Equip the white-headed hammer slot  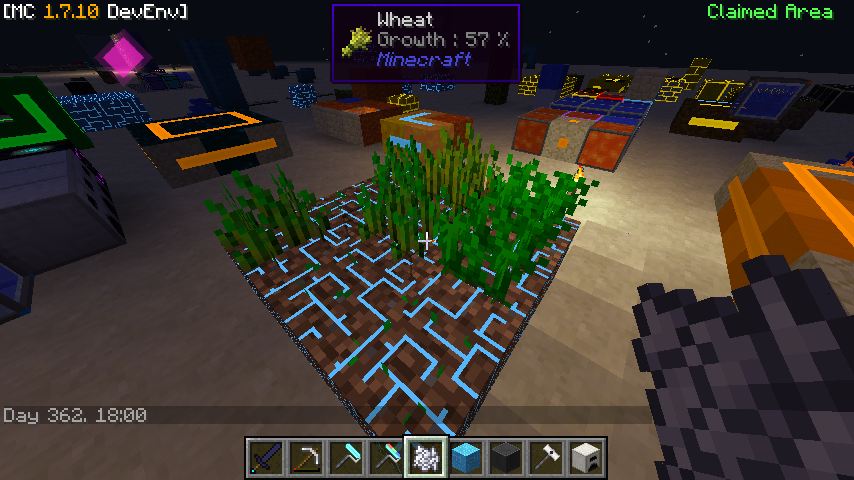click(x=545, y=458)
